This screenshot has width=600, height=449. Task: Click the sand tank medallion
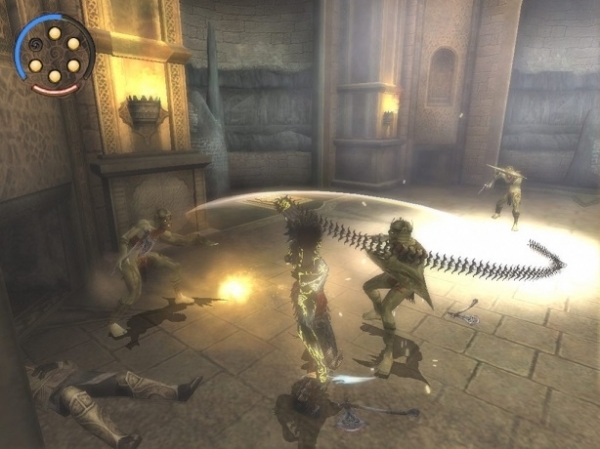click(54, 54)
